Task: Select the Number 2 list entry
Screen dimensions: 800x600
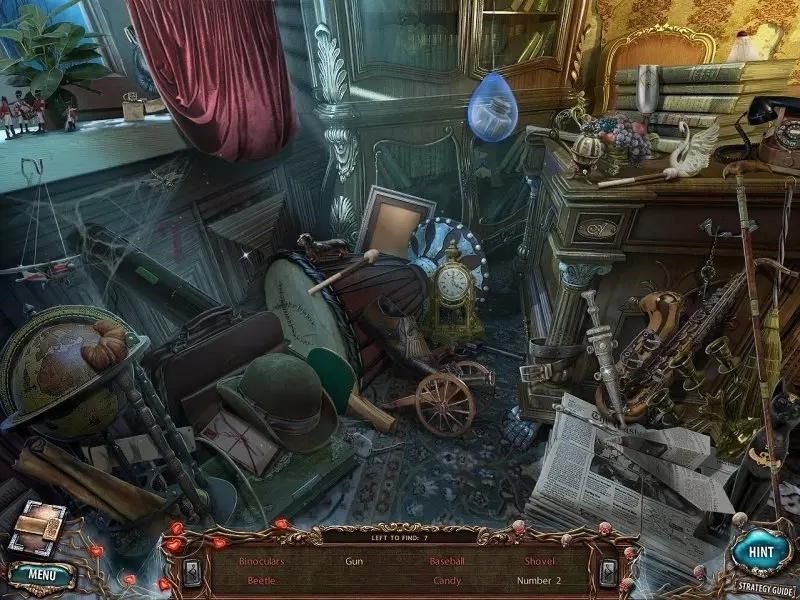Action: (x=540, y=580)
